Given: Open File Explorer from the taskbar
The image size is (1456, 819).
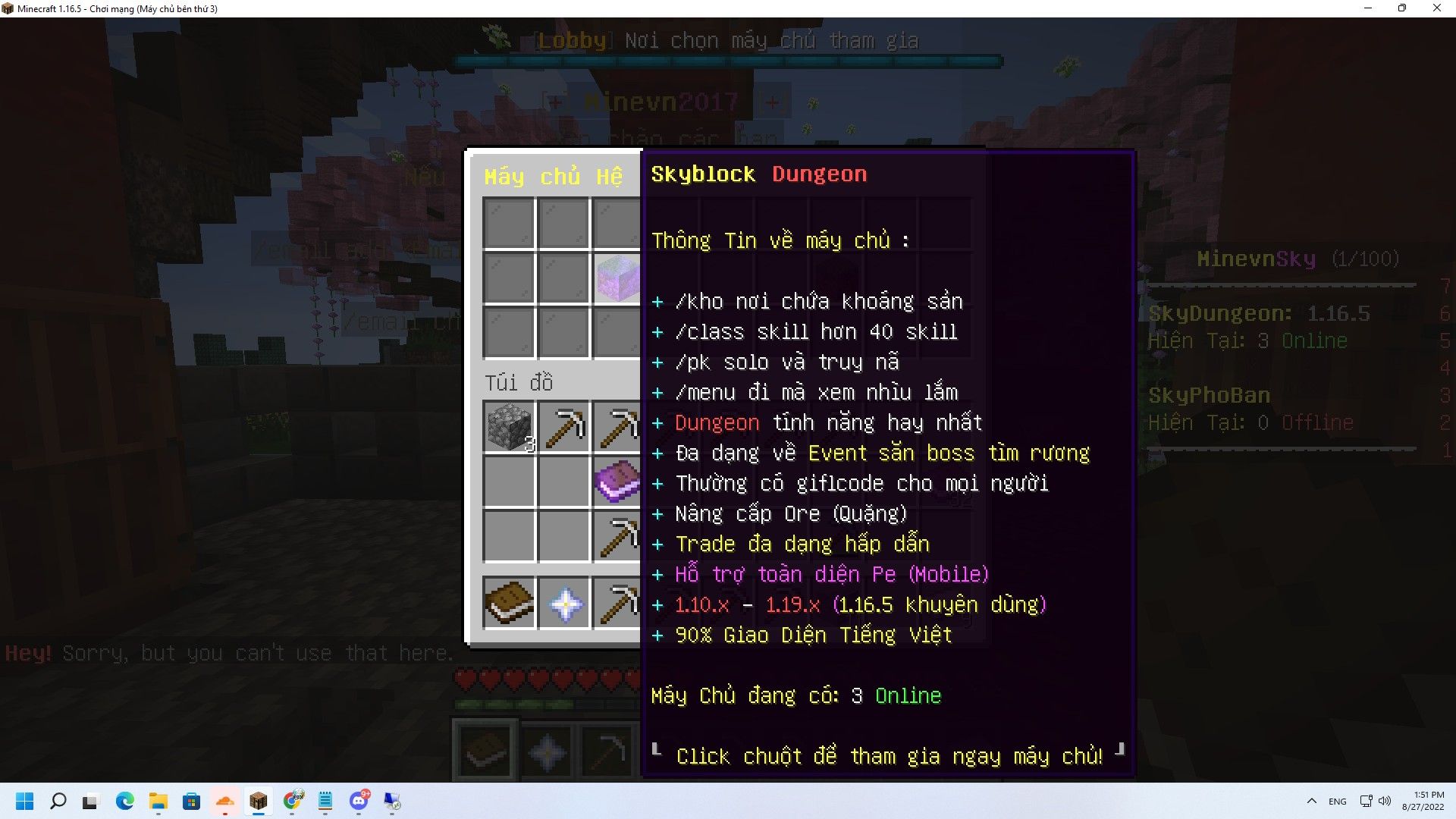Looking at the screenshot, I should 158,802.
